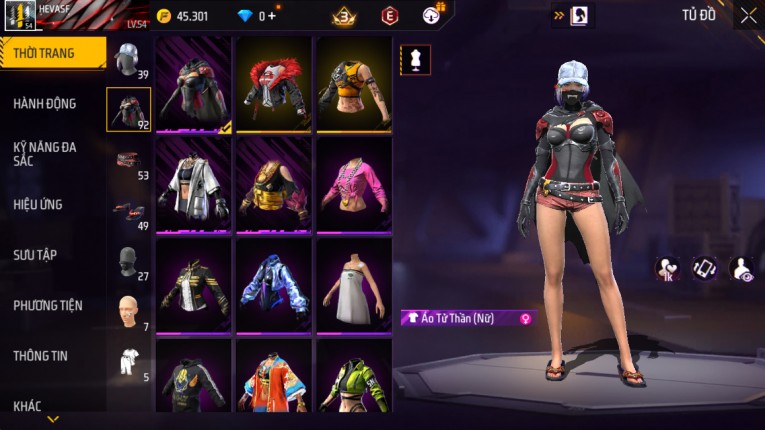
Task: Open the Thông Tin section
Action: [40, 355]
